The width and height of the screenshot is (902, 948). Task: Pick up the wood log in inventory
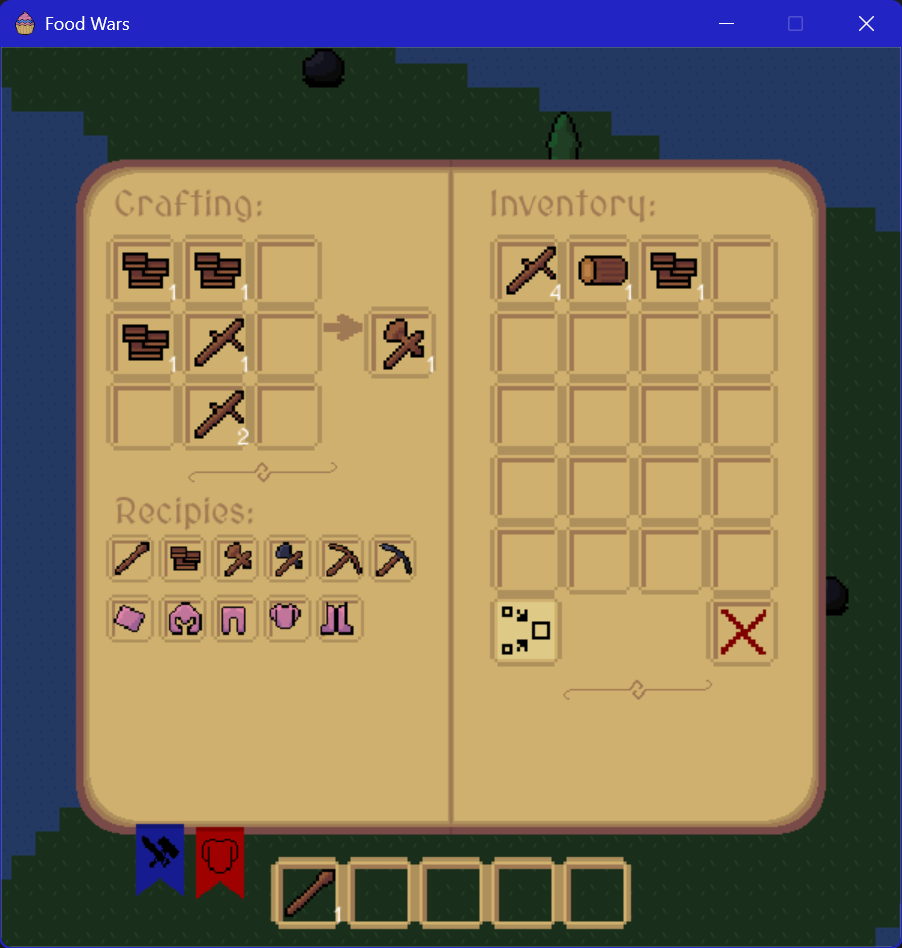click(x=602, y=270)
